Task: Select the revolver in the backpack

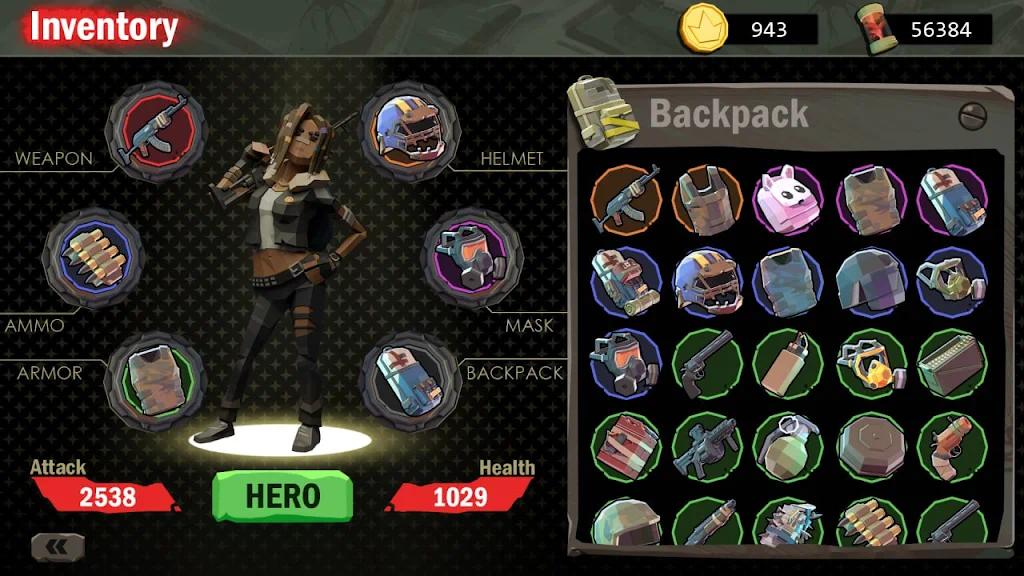Action: tap(706, 364)
